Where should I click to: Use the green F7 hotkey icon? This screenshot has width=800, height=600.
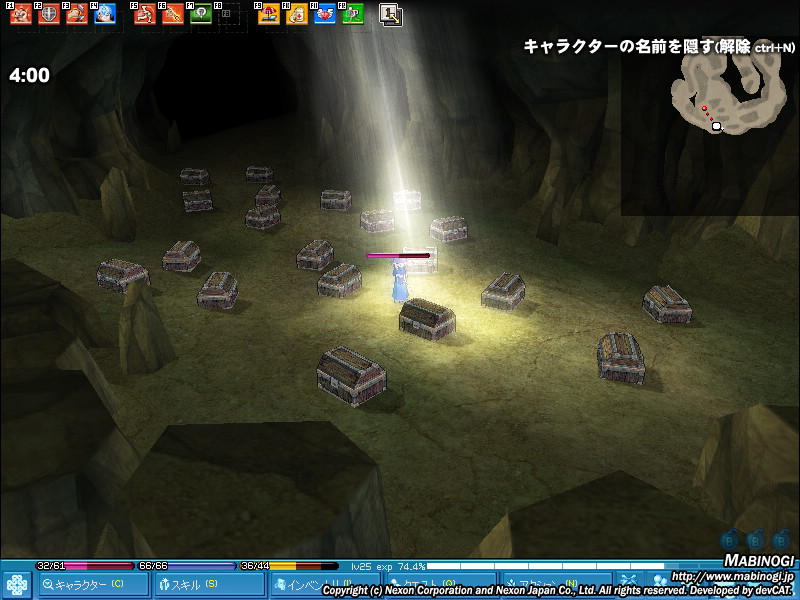click(x=200, y=14)
